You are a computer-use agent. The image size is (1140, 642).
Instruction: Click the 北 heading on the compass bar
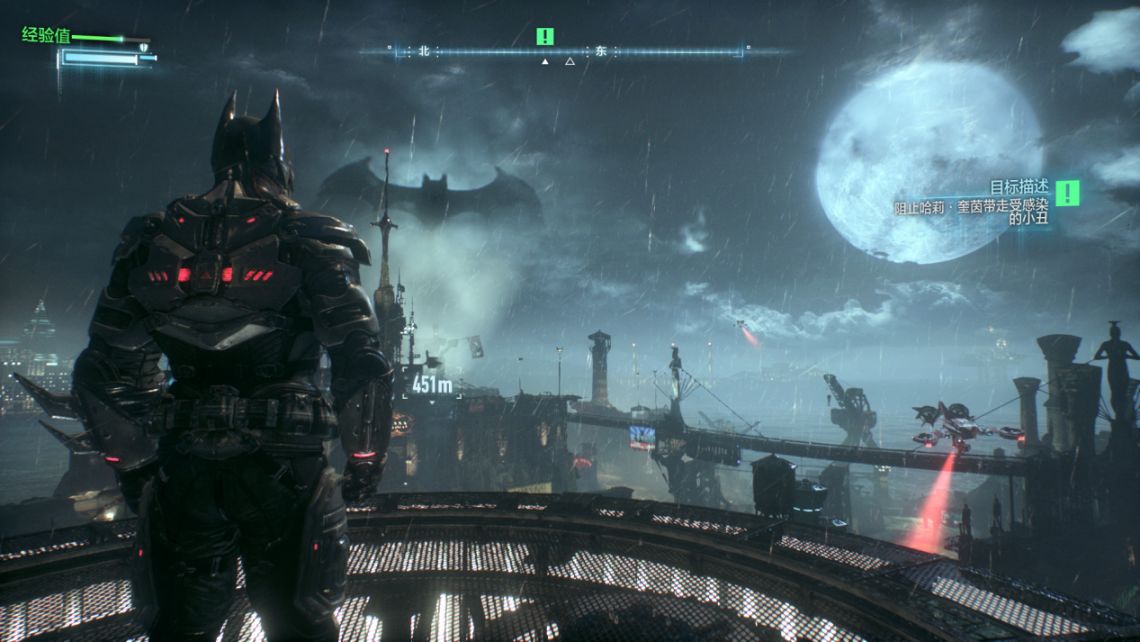(x=424, y=50)
